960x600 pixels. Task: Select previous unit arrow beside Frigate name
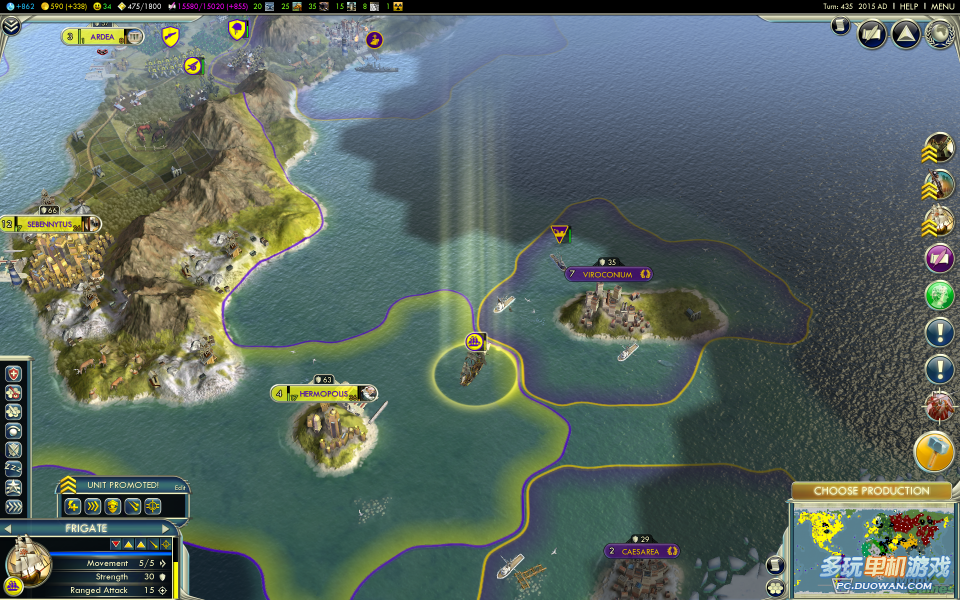8,528
